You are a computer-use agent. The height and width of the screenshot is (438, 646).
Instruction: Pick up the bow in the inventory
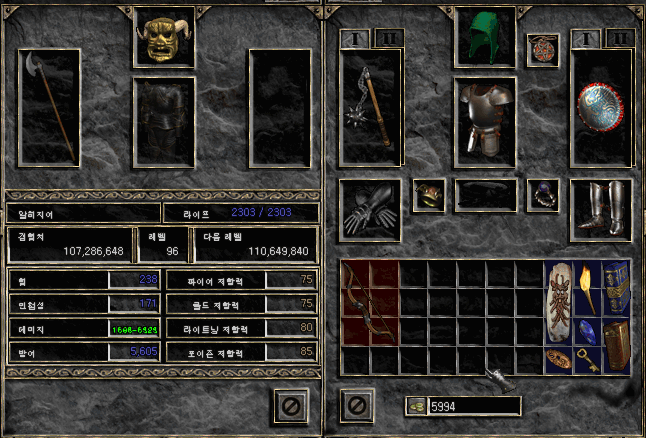tap(369, 303)
